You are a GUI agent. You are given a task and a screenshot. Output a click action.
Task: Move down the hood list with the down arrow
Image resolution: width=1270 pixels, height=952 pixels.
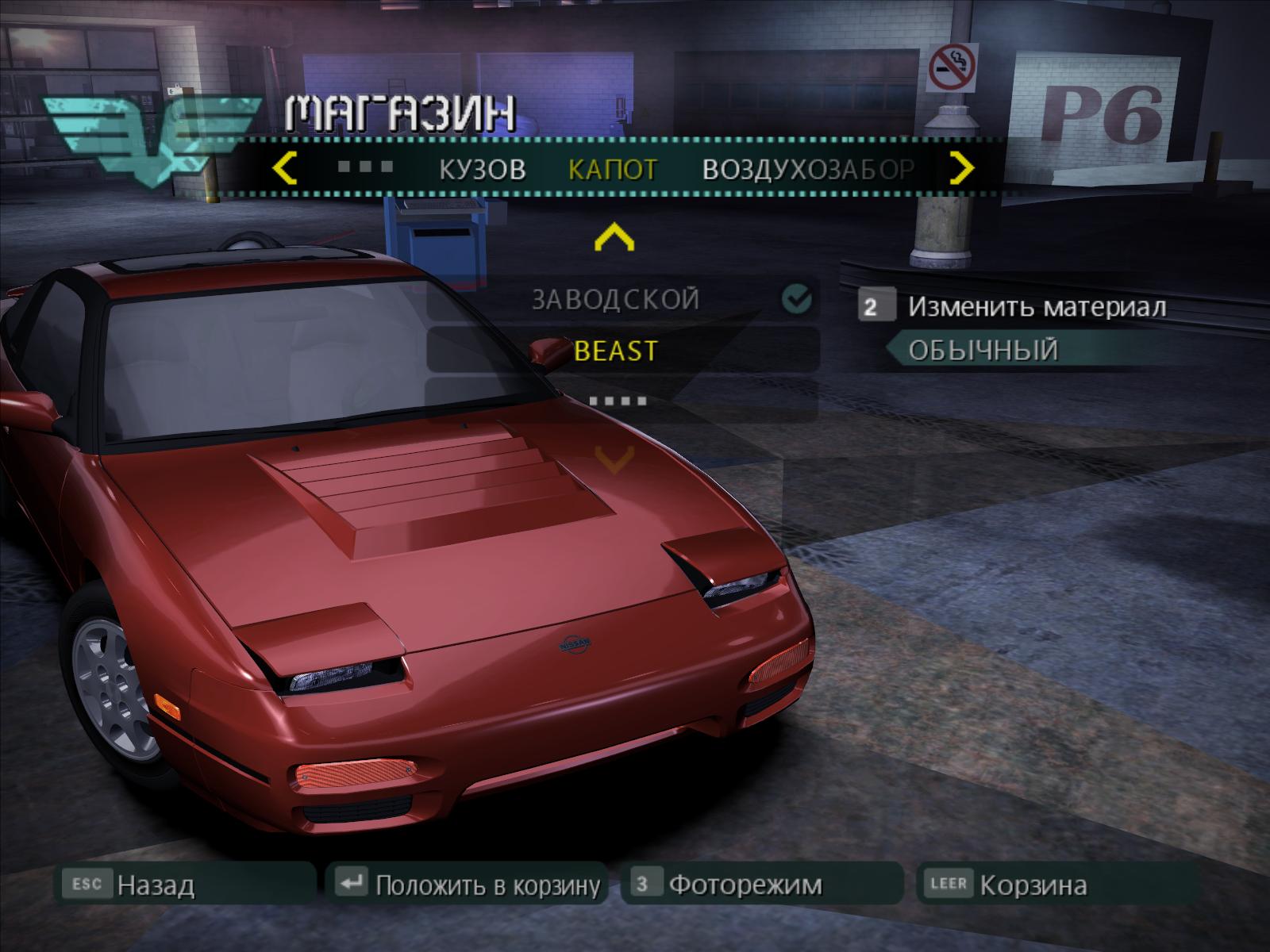tap(614, 458)
